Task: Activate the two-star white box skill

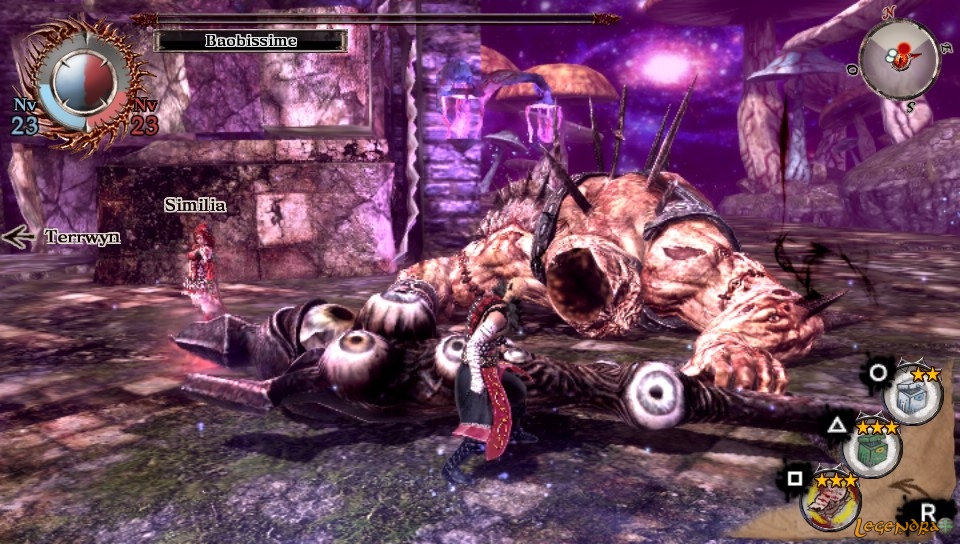Action: pos(913,396)
